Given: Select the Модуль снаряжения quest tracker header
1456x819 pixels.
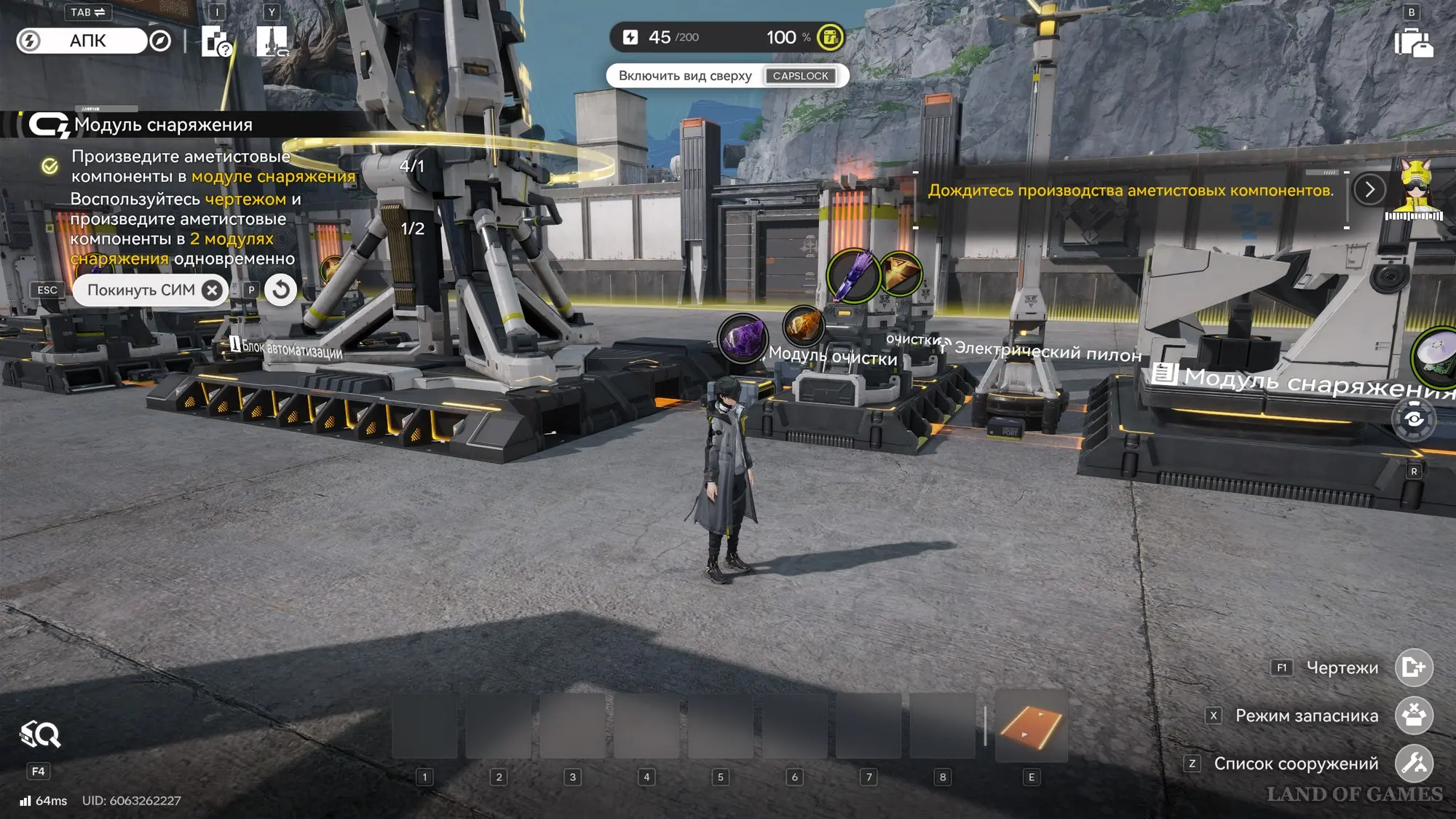Looking at the screenshot, I should pos(163,125).
